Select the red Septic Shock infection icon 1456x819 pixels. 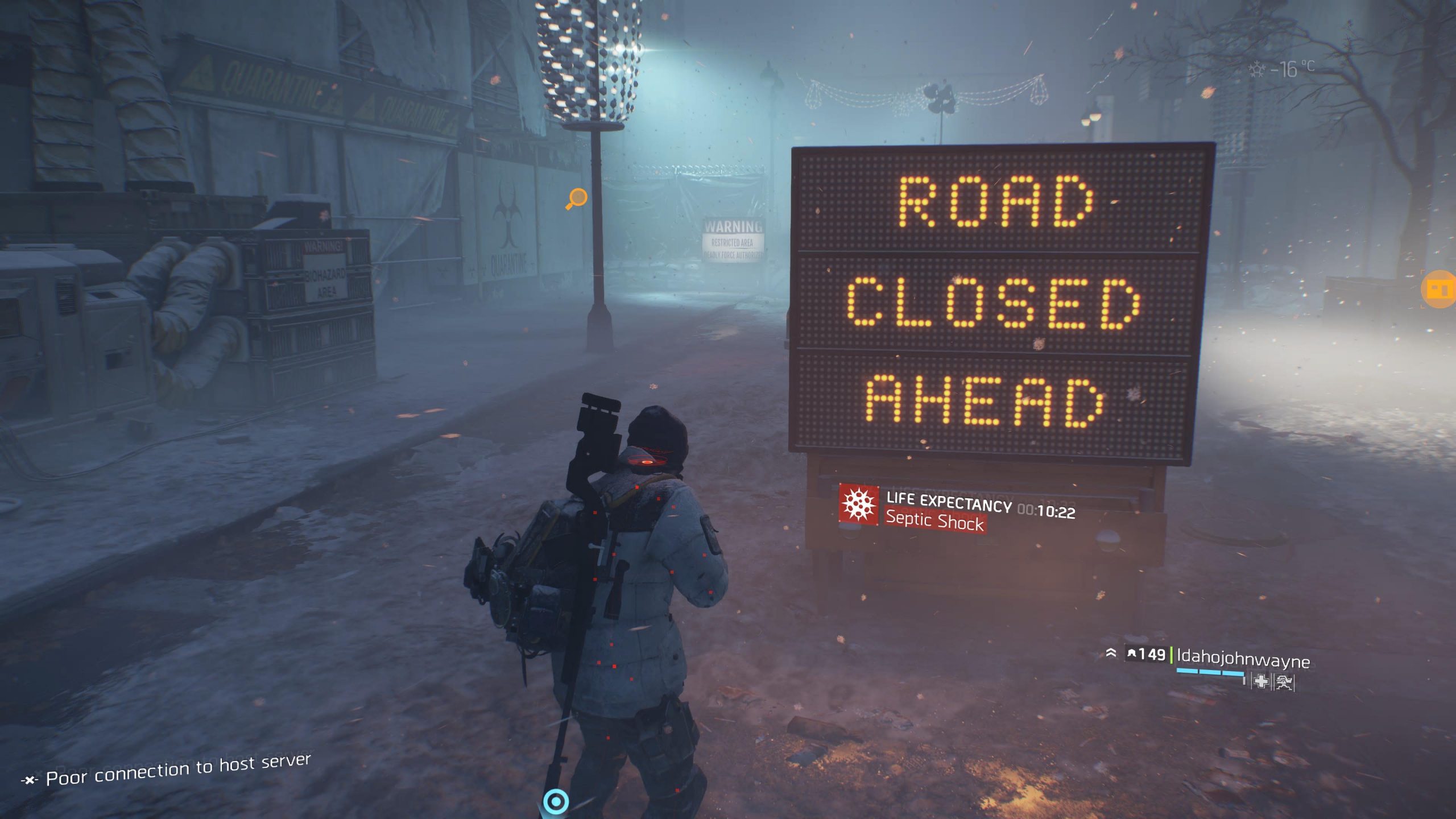coord(858,504)
